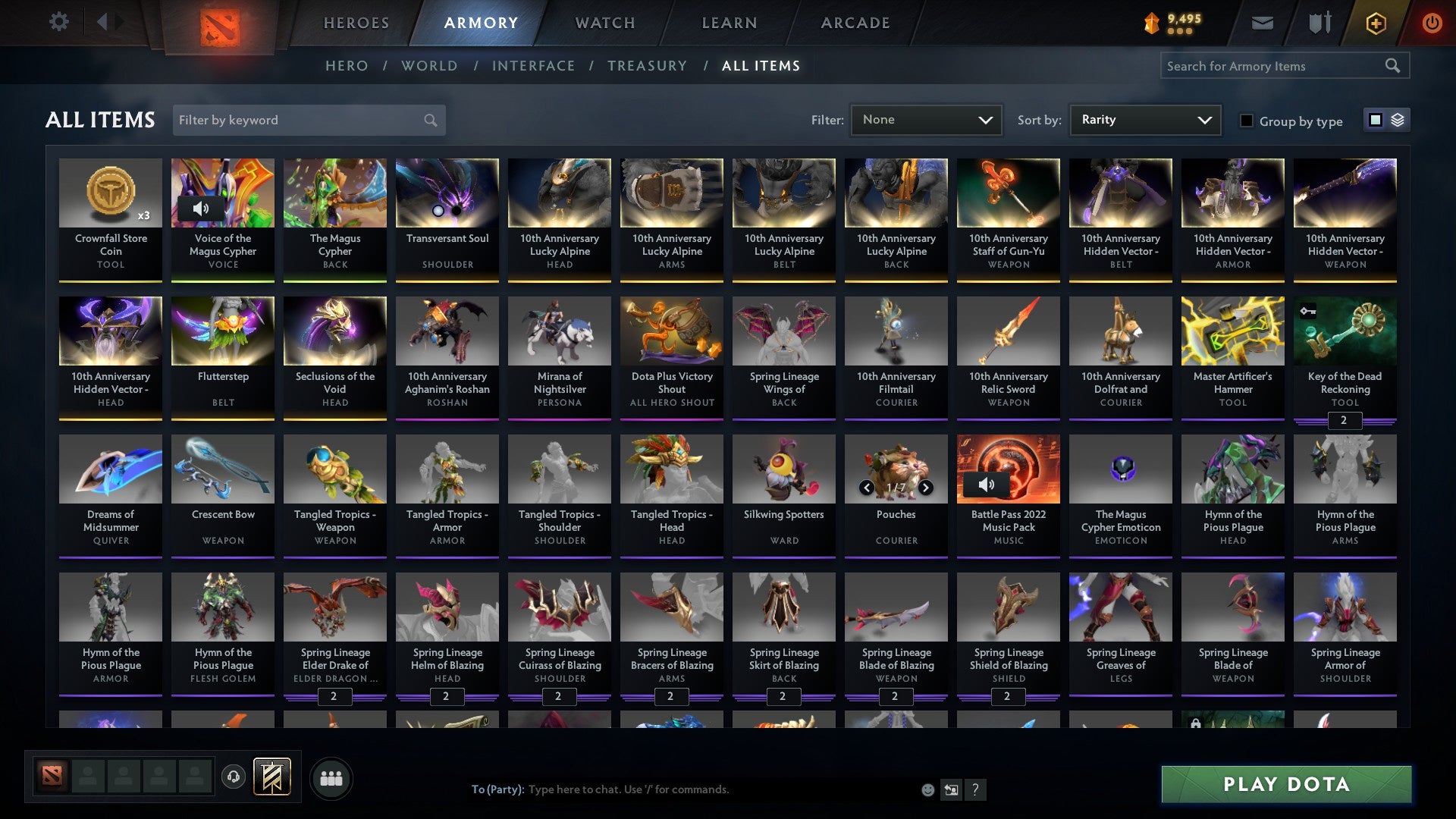This screenshot has height=819, width=1456.
Task: Open the TREASURY section
Action: pos(647,66)
